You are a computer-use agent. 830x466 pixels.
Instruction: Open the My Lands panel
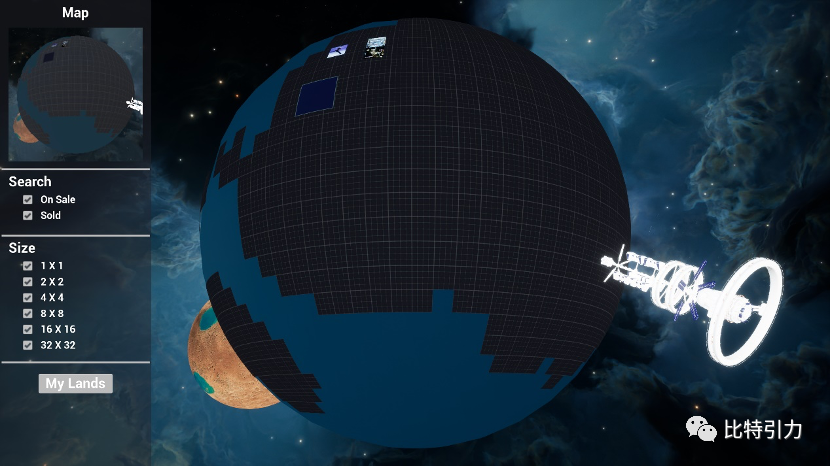(75, 383)
